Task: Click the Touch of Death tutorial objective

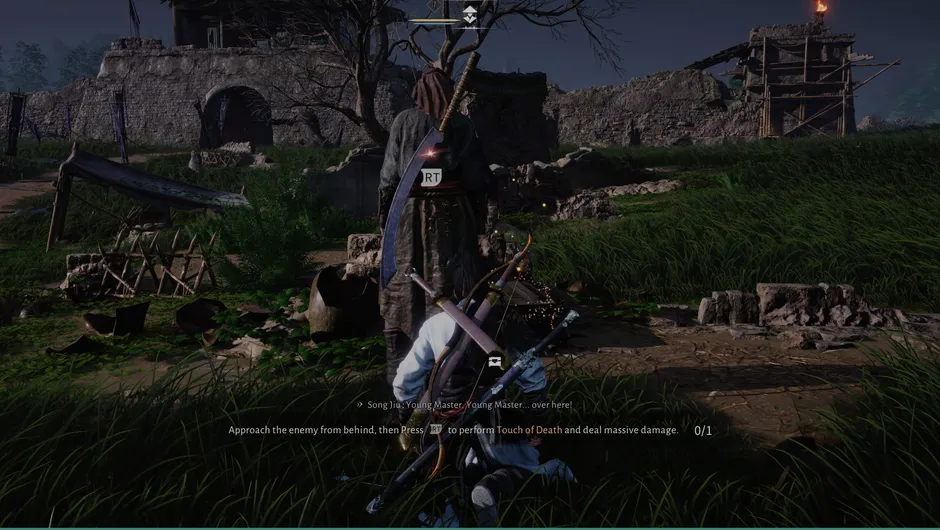Action: click(453, 430)
